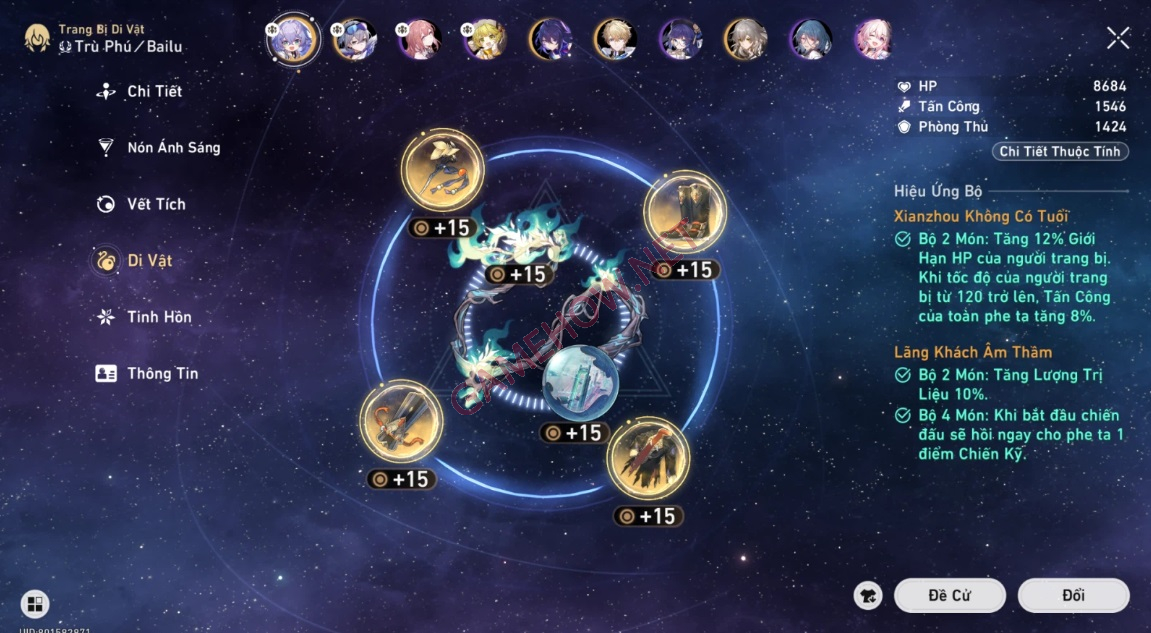Open Chi Tiết Thuộc Tính stat details

[x=1061, y=152]
